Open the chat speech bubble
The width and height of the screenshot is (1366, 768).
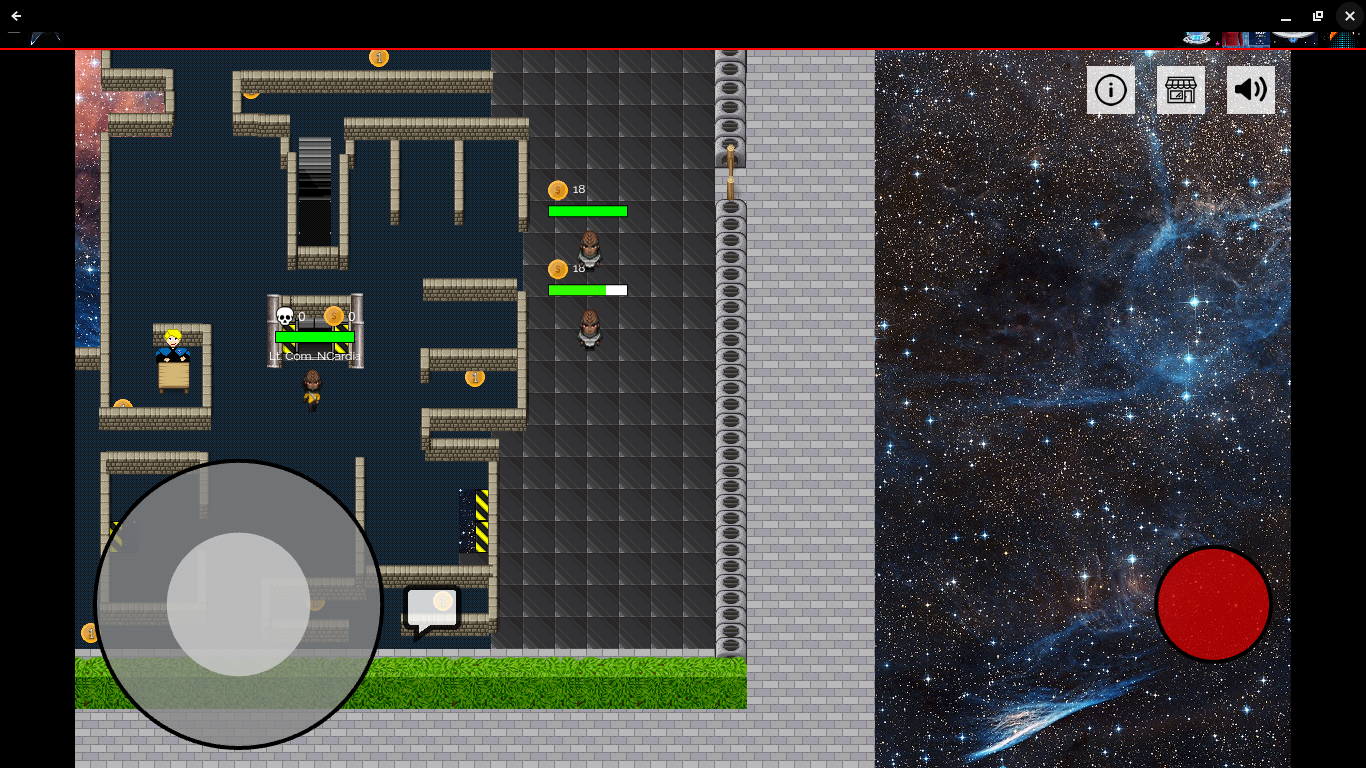tap(432, 609)
